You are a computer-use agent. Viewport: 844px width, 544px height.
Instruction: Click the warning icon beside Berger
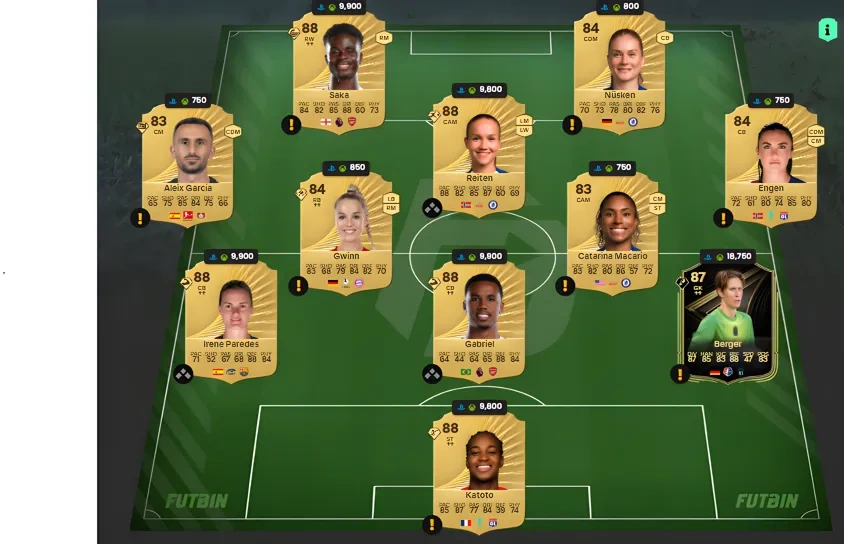(x=680, y=374)
